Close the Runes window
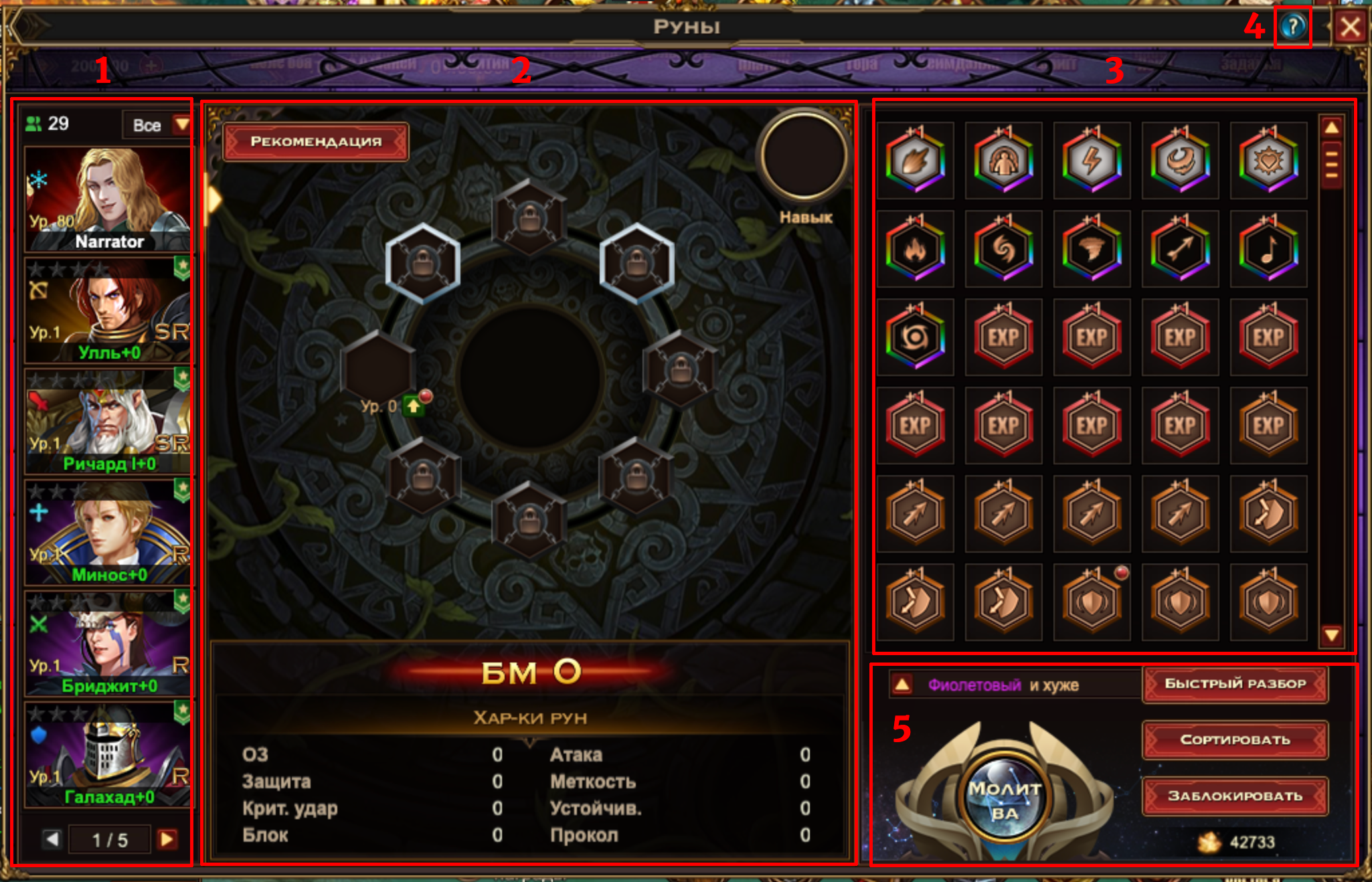 pos(1349,27)
